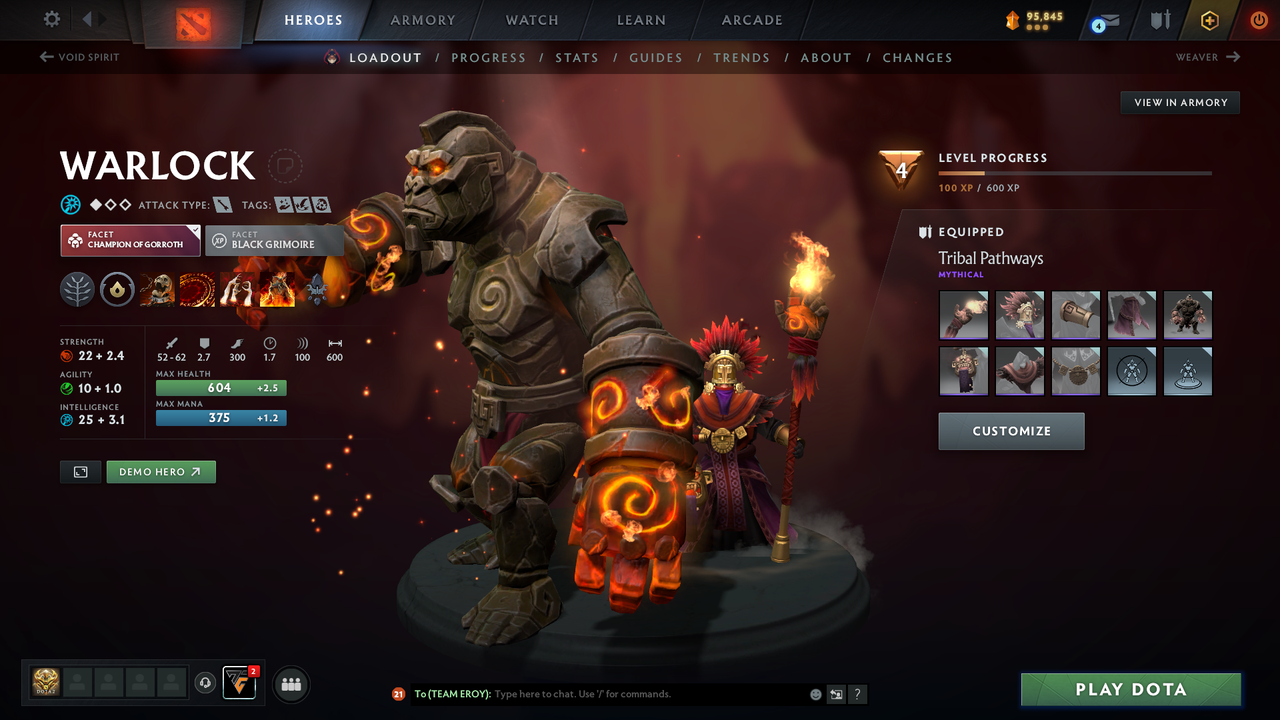Open the friends list icon near party slots
1280x720 pixels.
291,684
